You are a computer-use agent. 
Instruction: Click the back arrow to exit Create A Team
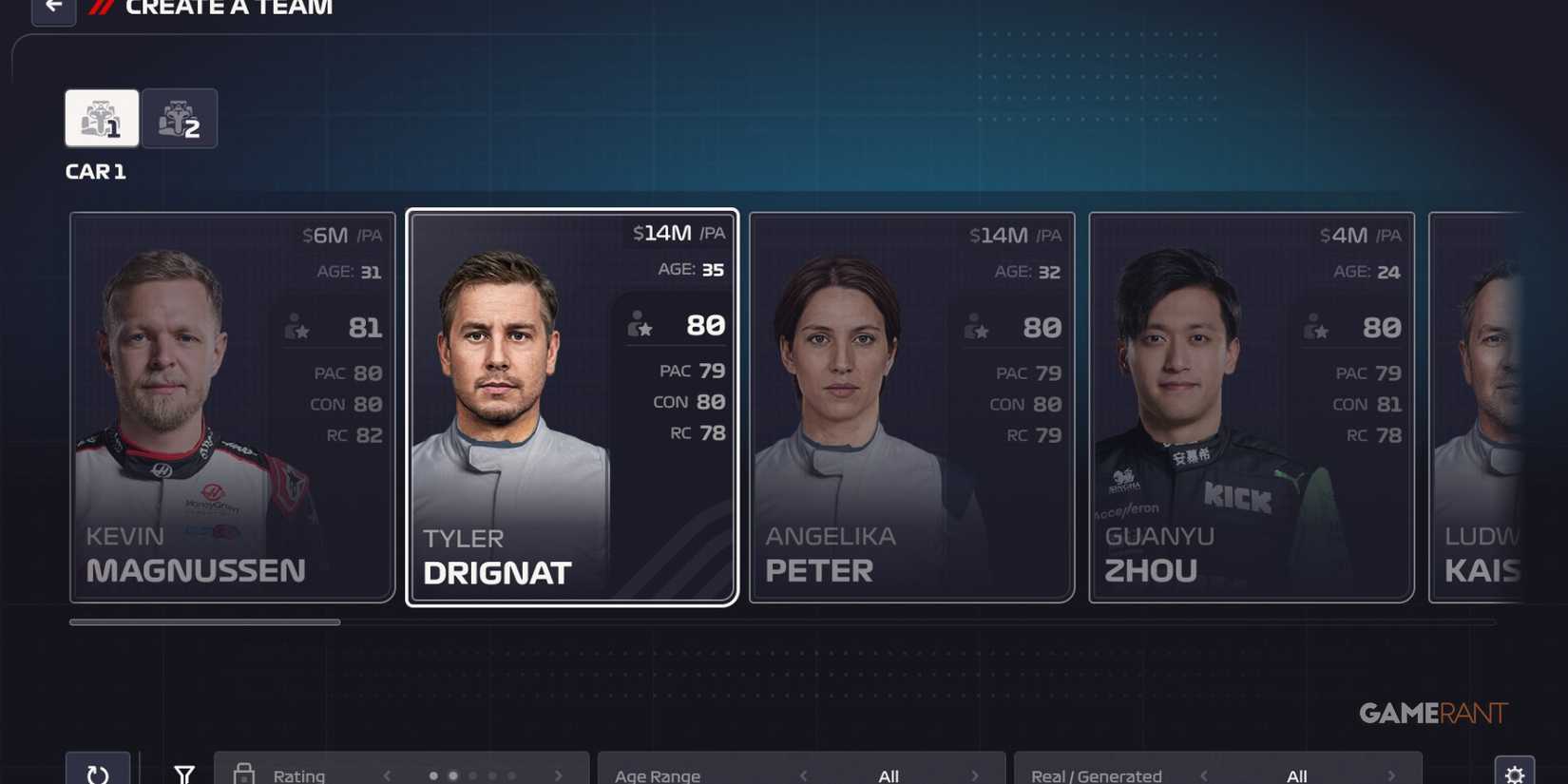pyautogui.click(x=52, y=9)
